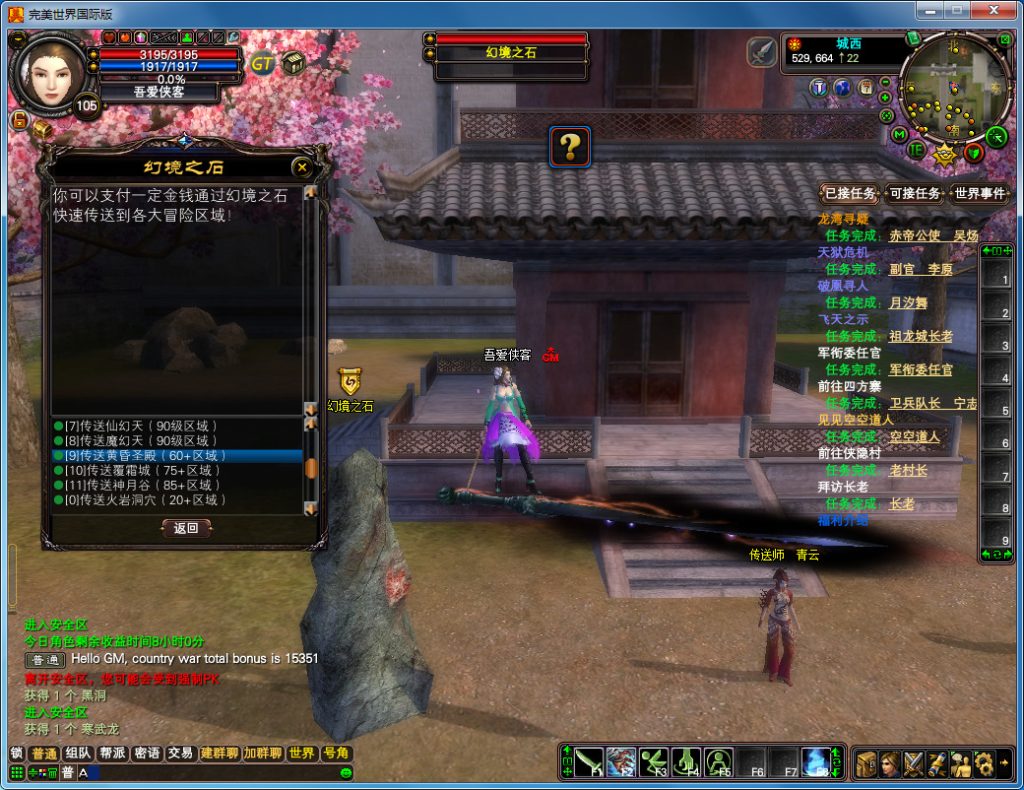
Task: Click the GT icon beside the health bar
Action: pos(262,63)
